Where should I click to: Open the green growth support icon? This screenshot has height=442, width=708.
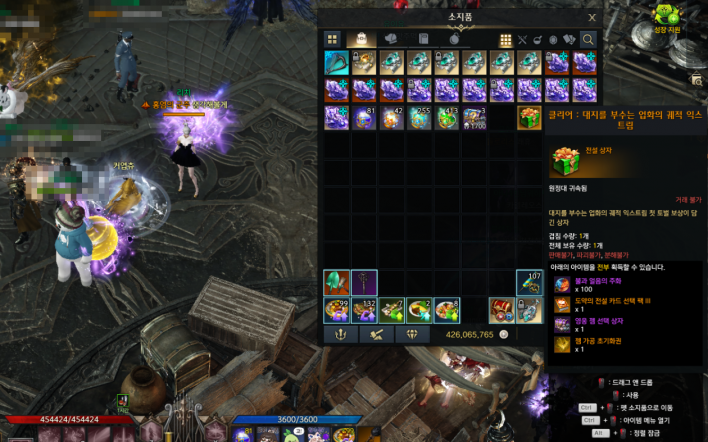(666, 16)
